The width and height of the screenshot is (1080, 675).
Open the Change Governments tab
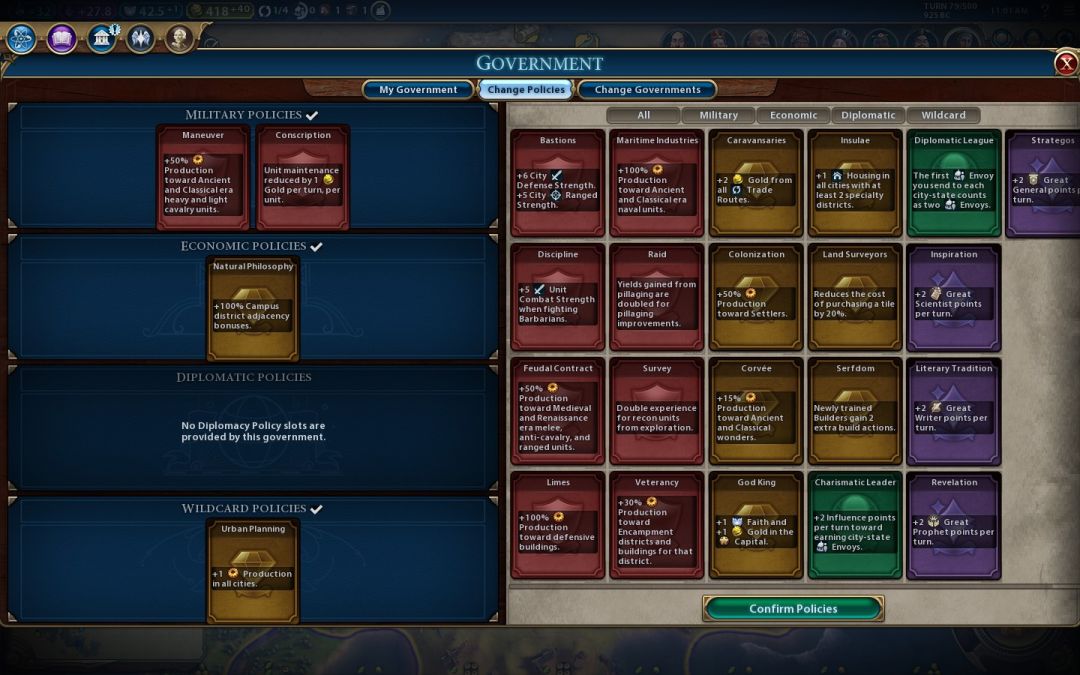(647, 90)
